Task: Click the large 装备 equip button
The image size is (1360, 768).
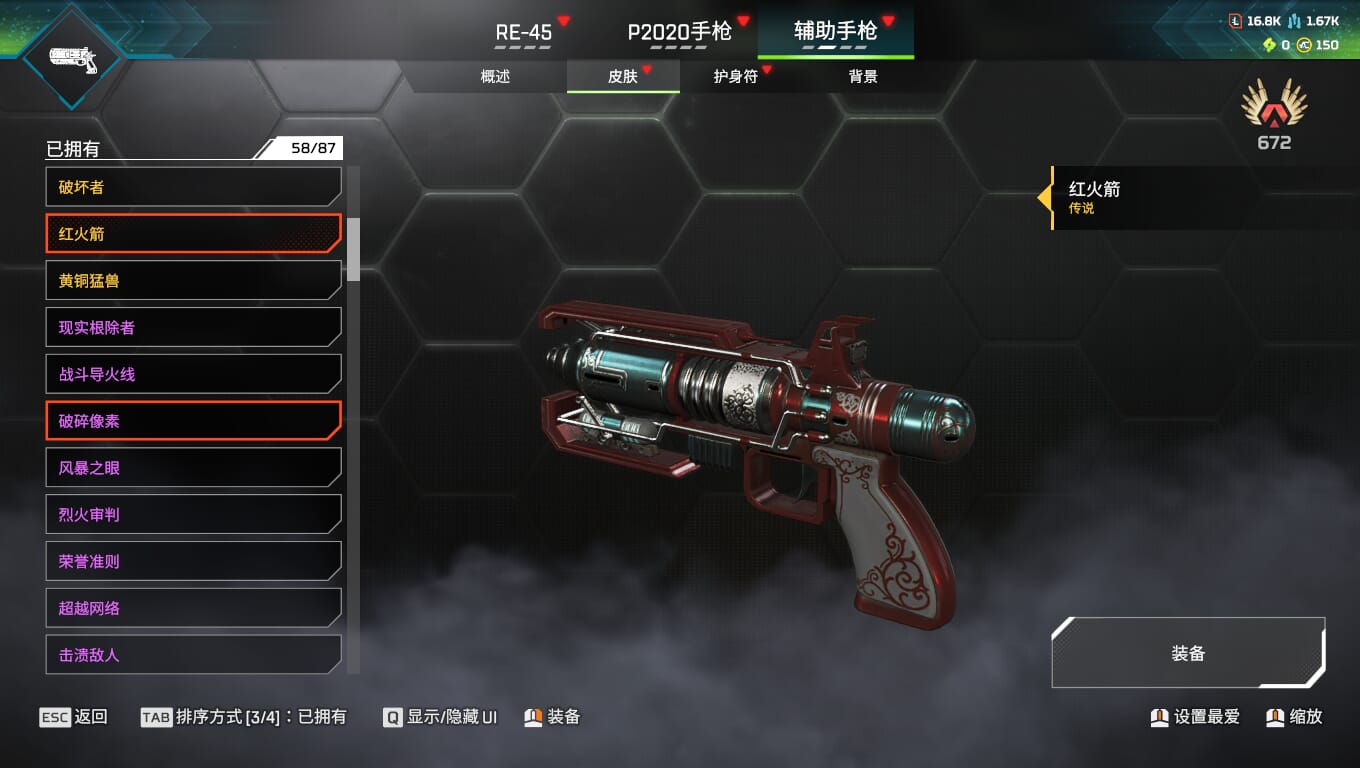Action: click(1188, 654)
